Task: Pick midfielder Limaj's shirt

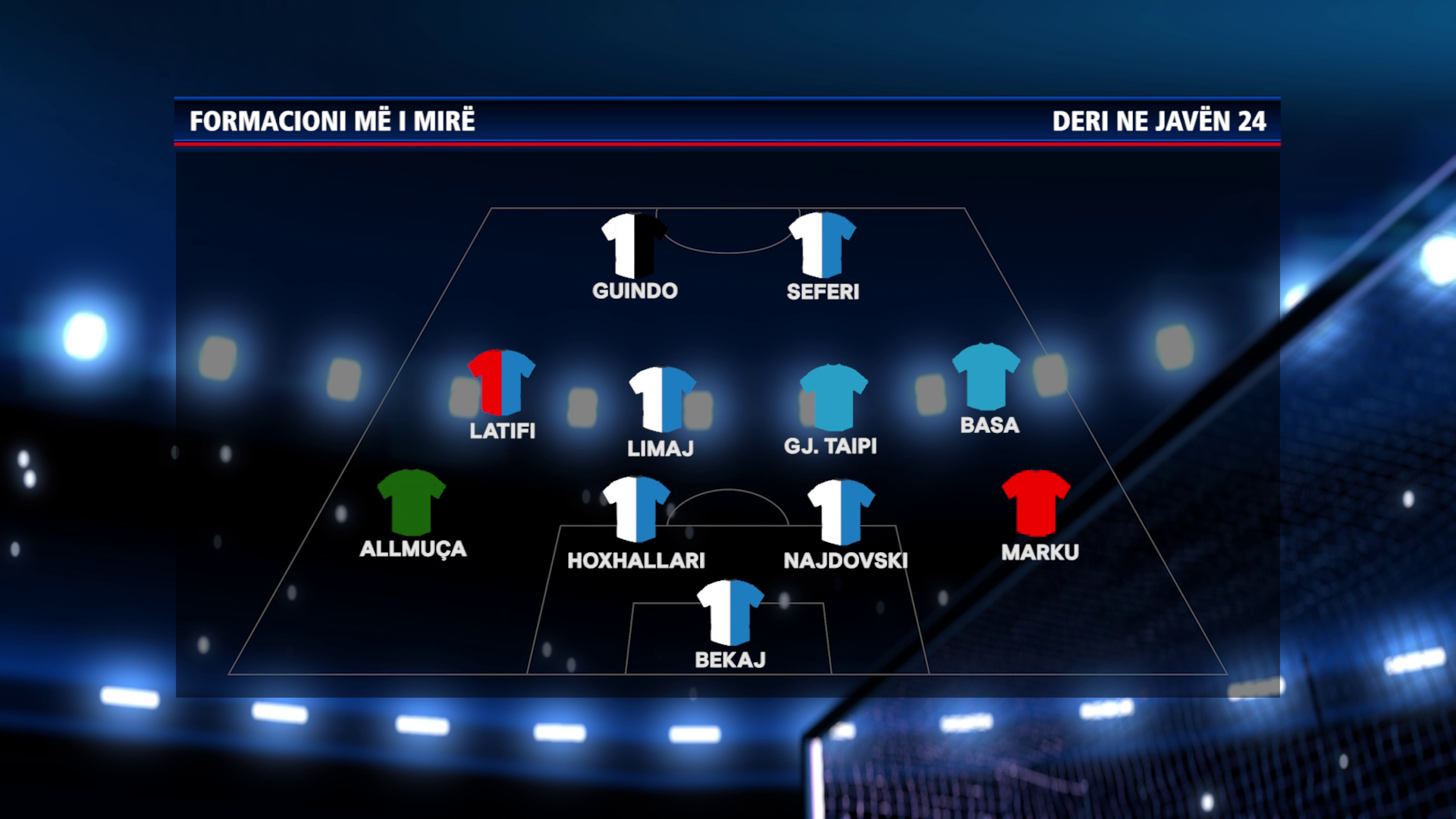Action: click(x=662, y=400)
